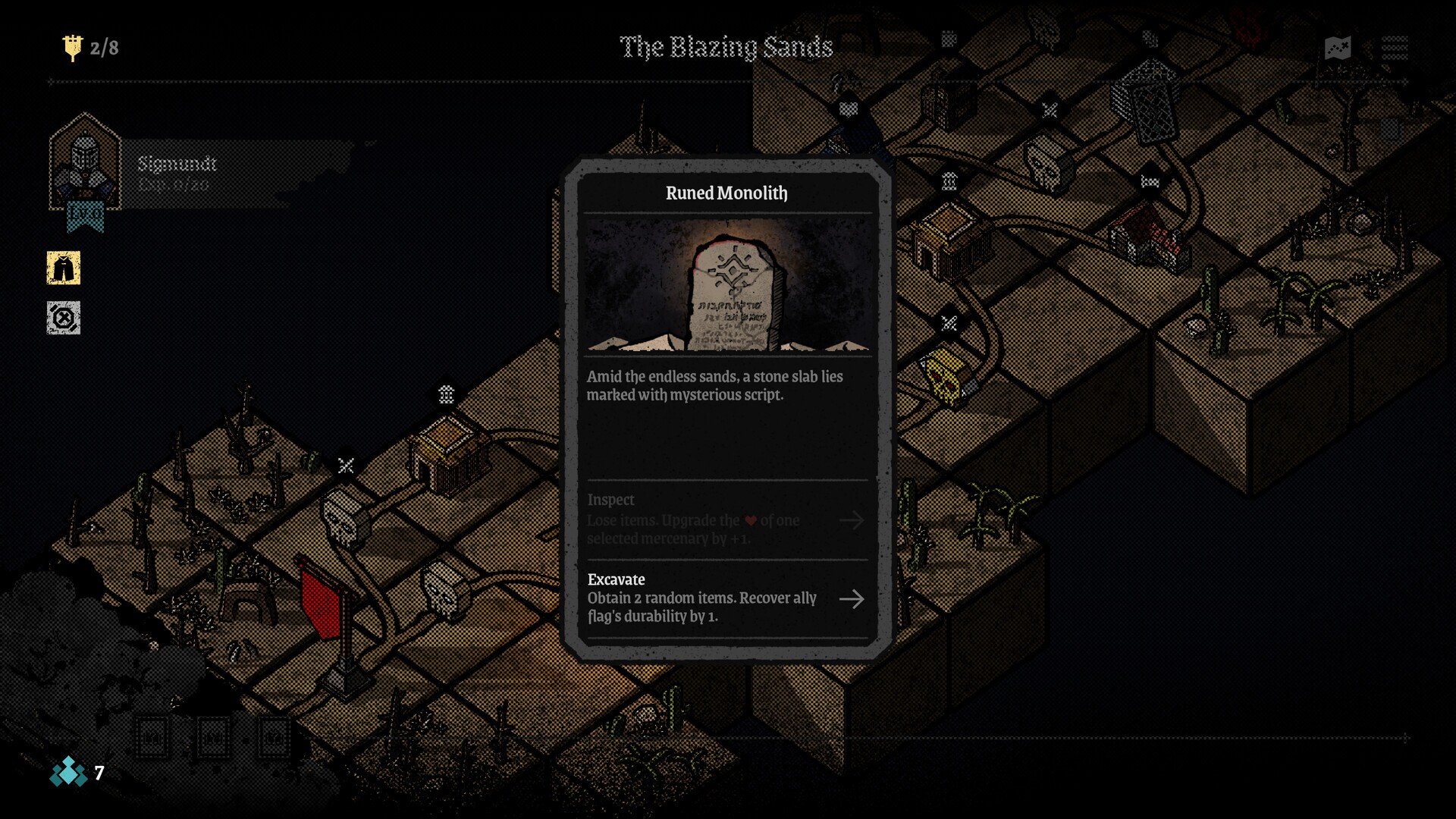Click the crossed-circle icon below the trousers
Screen dimensions: 1456x819
point(64,318)
